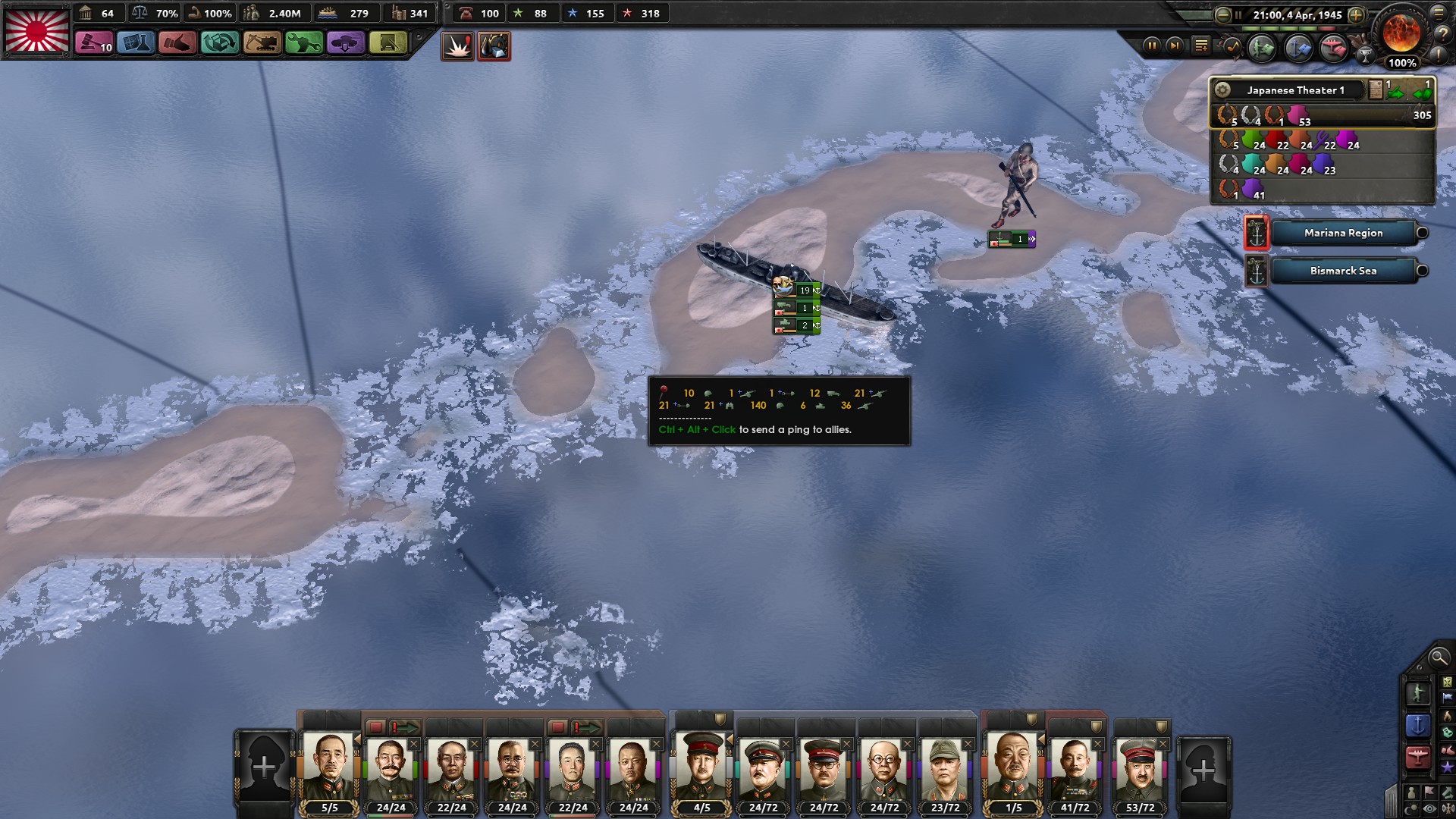Open Japanese Theater 1 gear settings
Image resolution: width=1456 pixels, height=819 pixels.
pos(1222,90)
